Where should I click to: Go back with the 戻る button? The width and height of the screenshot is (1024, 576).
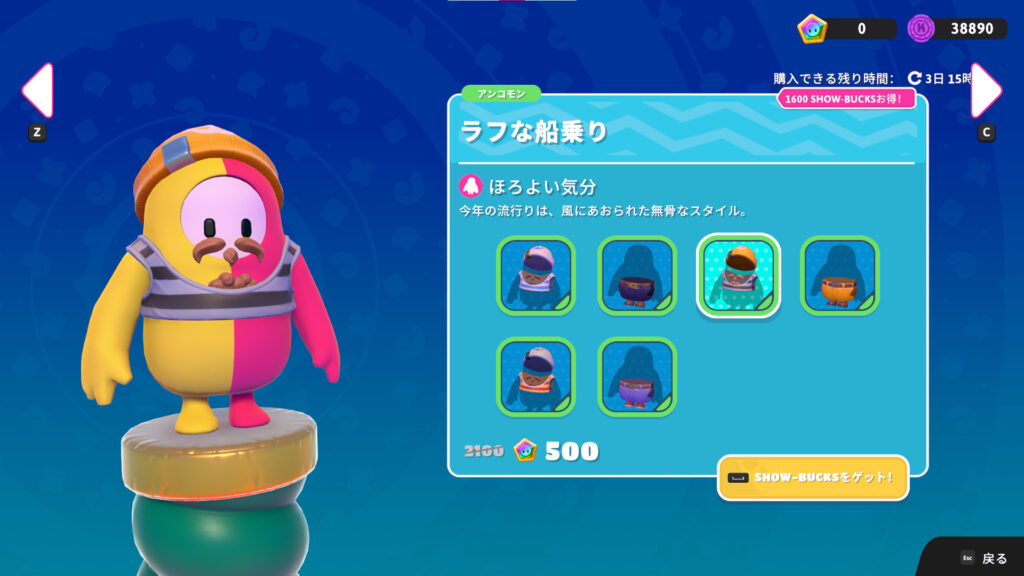click(984, 558)
